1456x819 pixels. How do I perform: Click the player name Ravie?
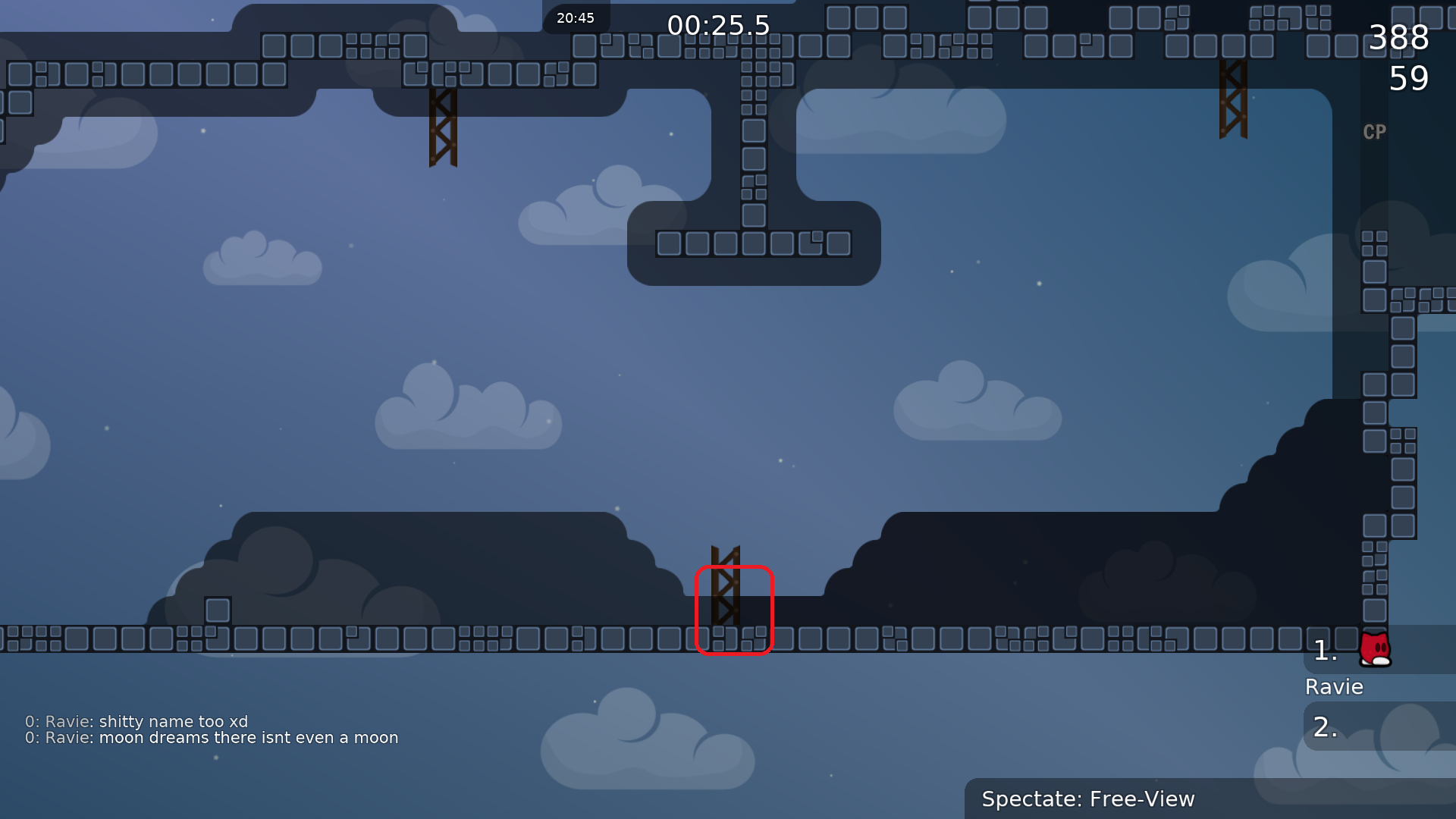[x=1334, y=687]
